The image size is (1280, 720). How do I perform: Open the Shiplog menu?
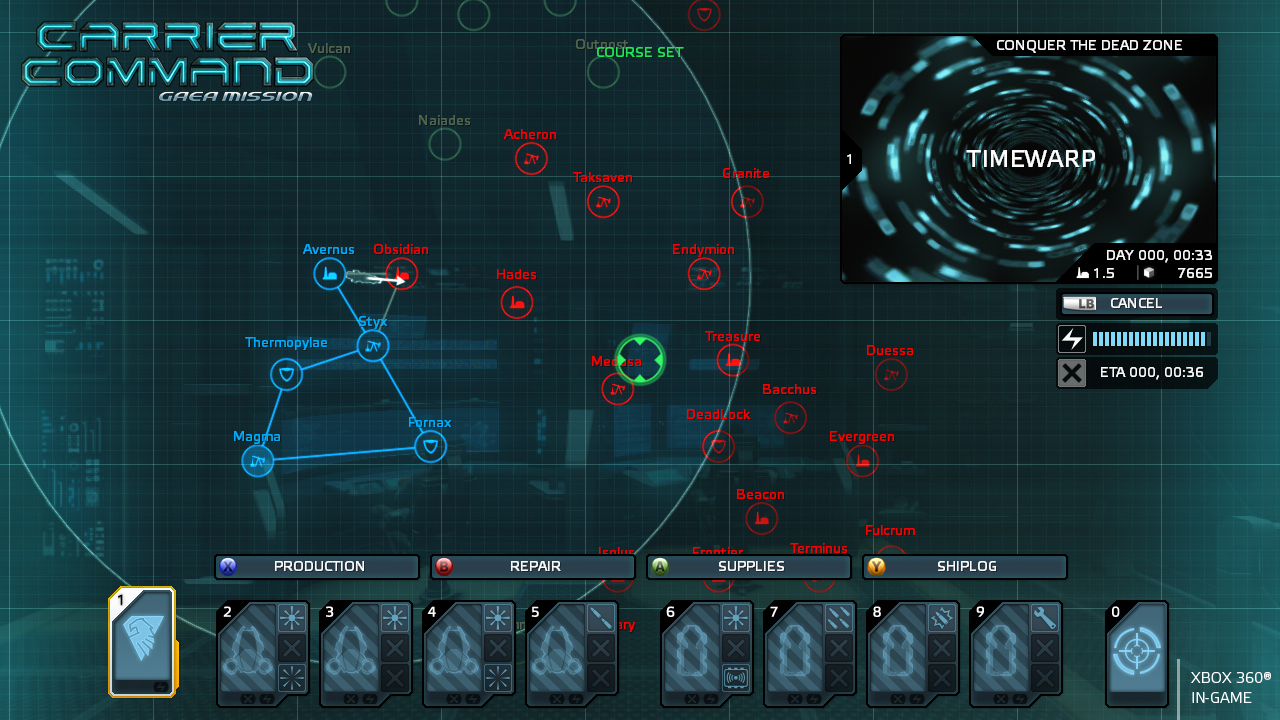pyautogui.click(x=964, y=566)
